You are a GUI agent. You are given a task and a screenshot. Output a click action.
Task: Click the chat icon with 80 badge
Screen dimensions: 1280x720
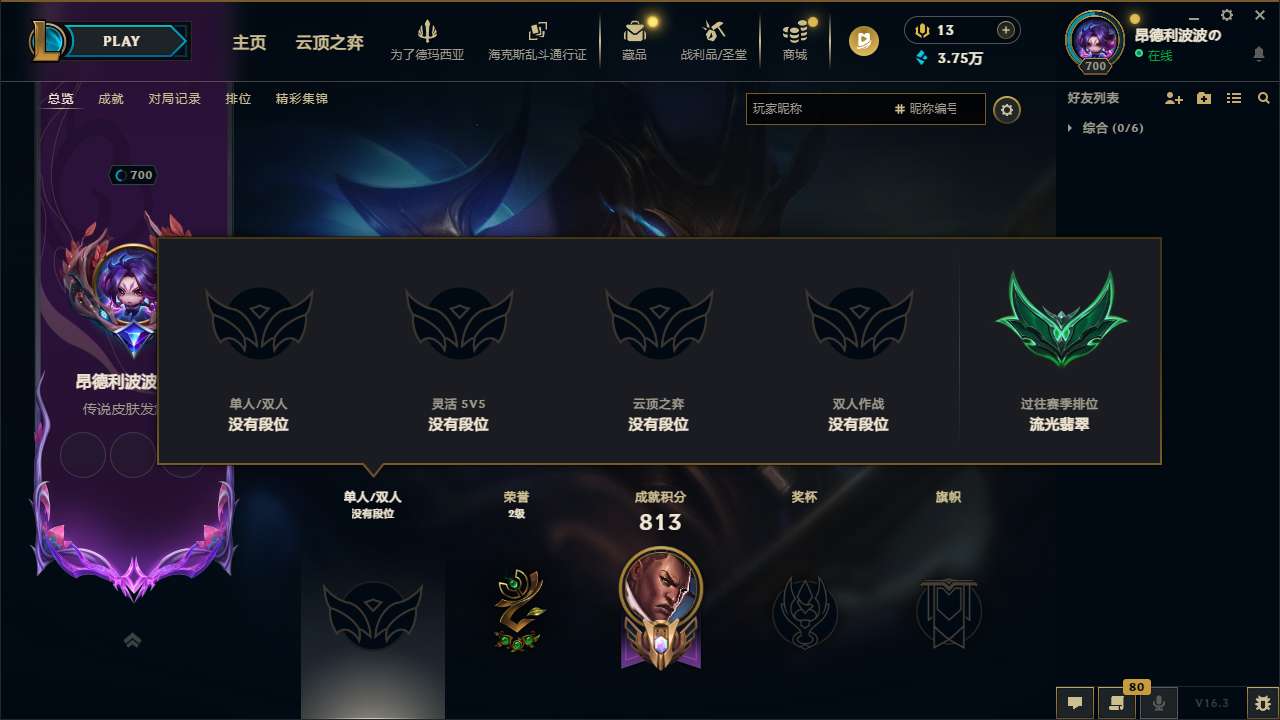(x=1116, y=702)
